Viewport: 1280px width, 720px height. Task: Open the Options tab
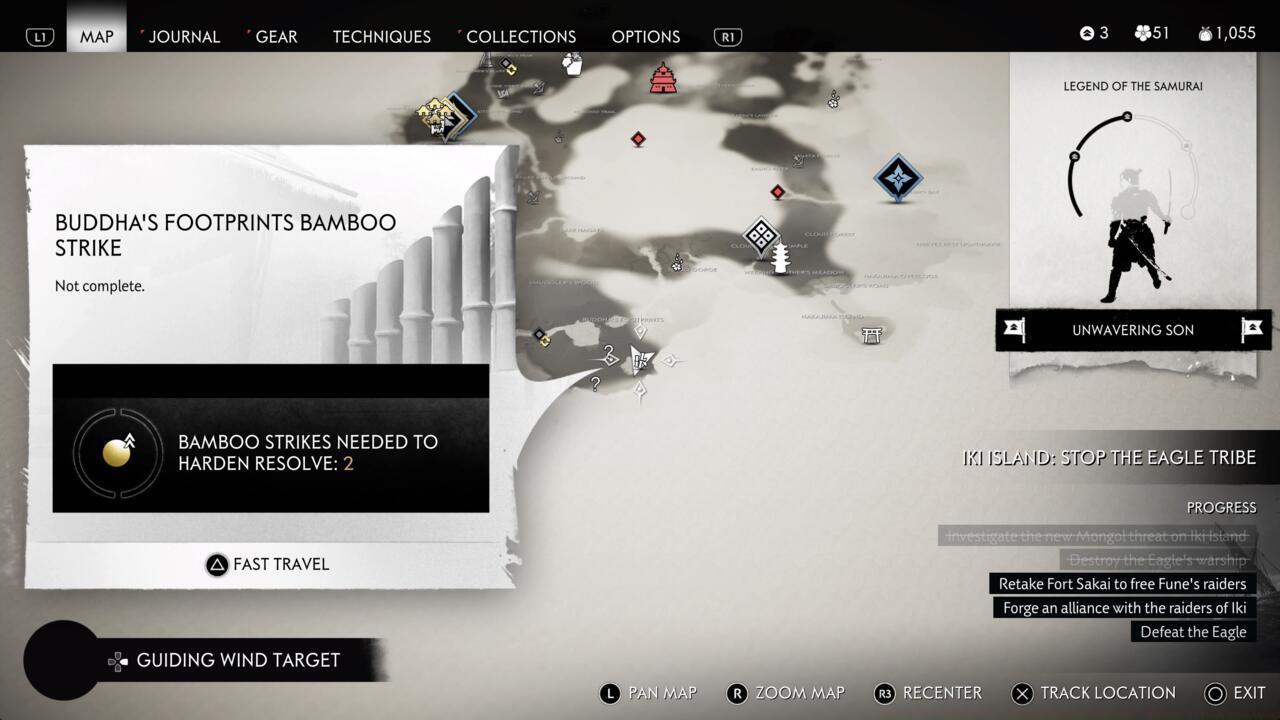(645, 36)
